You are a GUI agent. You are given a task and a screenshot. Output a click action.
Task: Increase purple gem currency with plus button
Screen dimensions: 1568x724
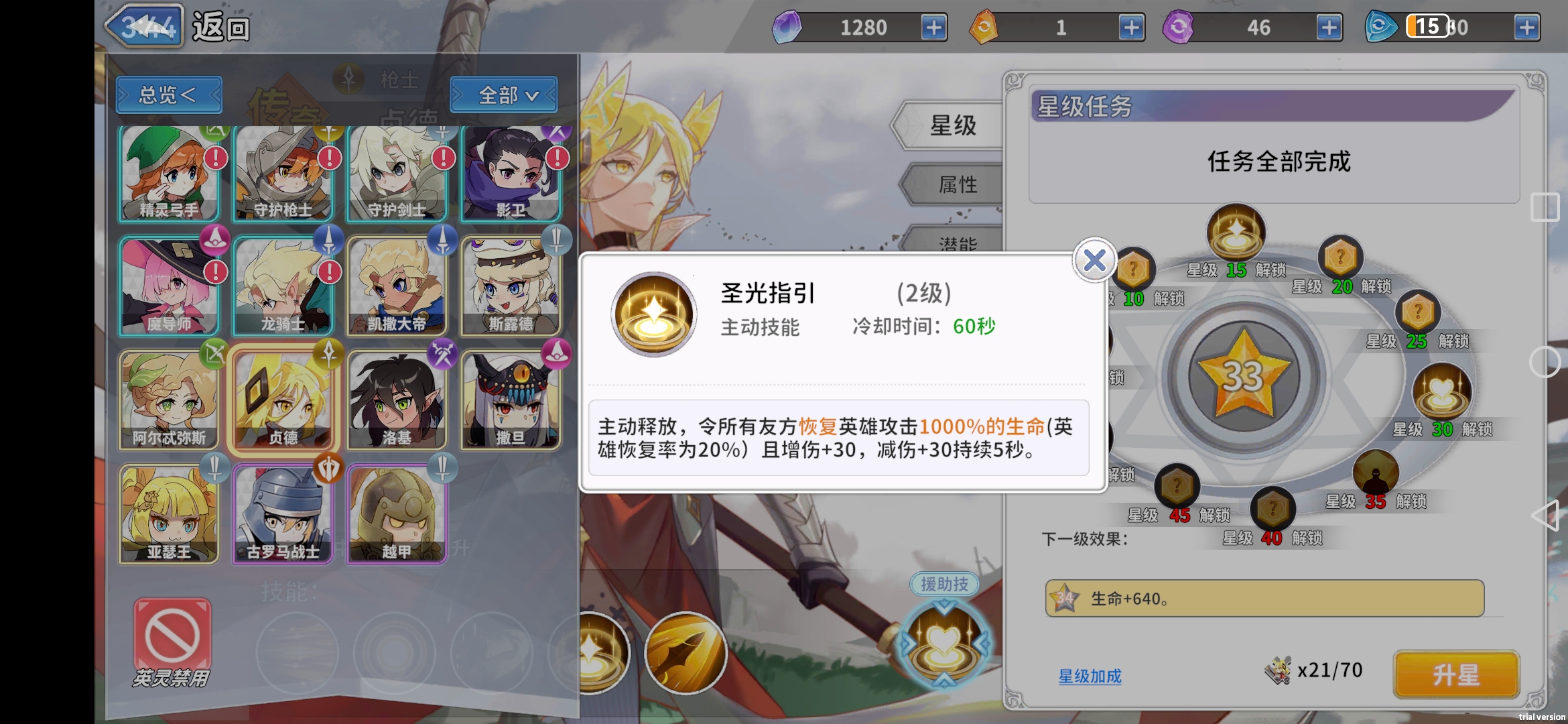pos(935,27)
